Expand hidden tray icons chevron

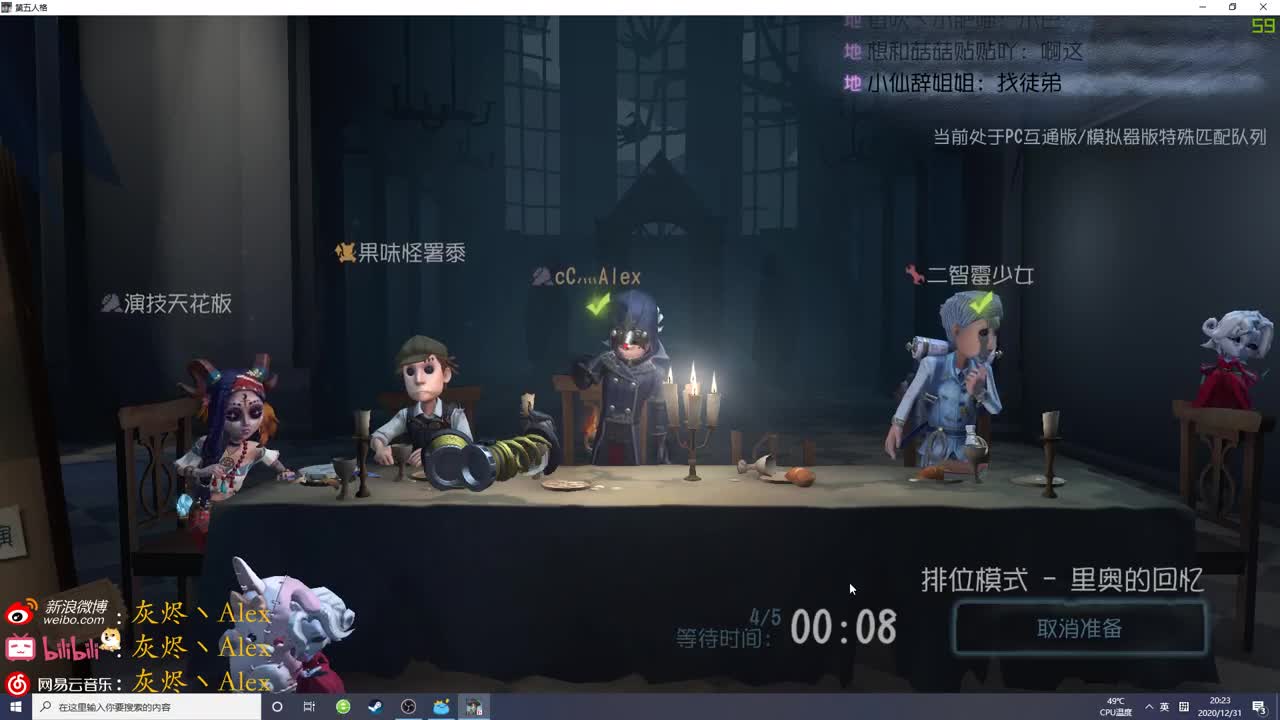[x=1148, y=707]
